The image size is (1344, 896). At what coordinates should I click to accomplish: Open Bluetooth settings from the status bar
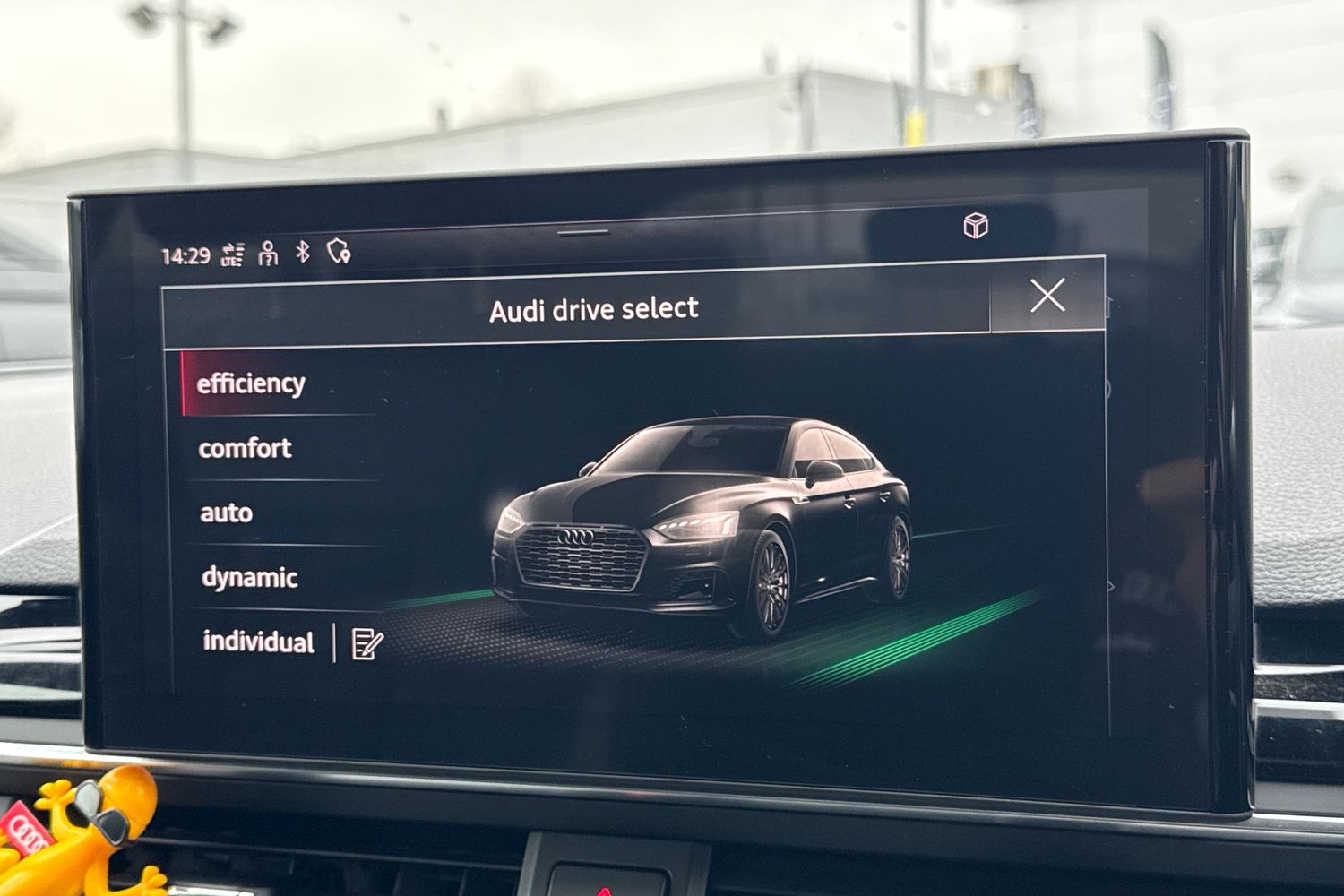point(303,254)
